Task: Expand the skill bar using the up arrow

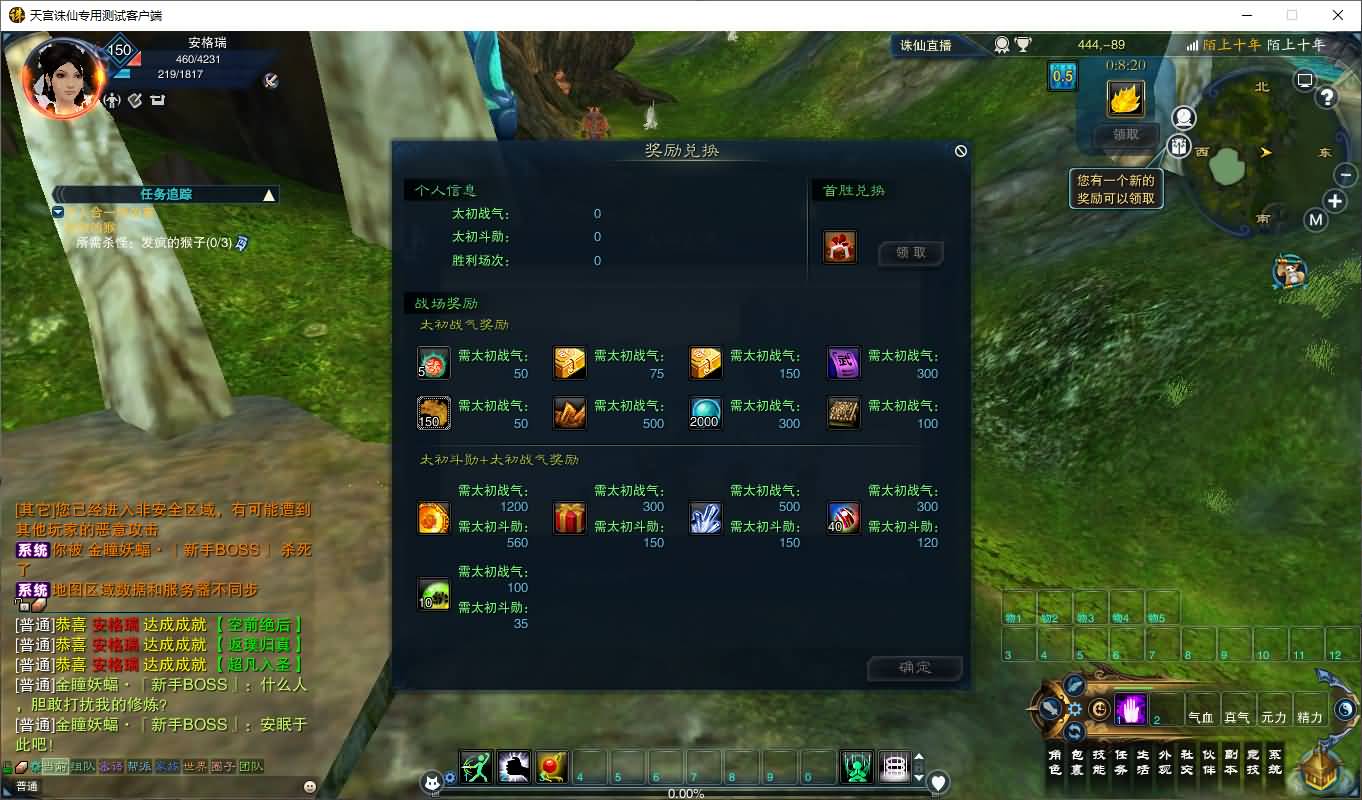Action: point(919,758)
